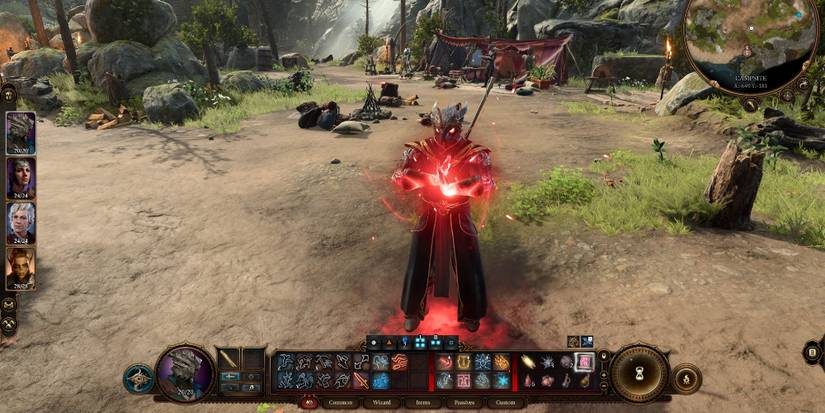Select Astarion's white-haired portrait
Screen dimensions: 825x413
point(20,222)
